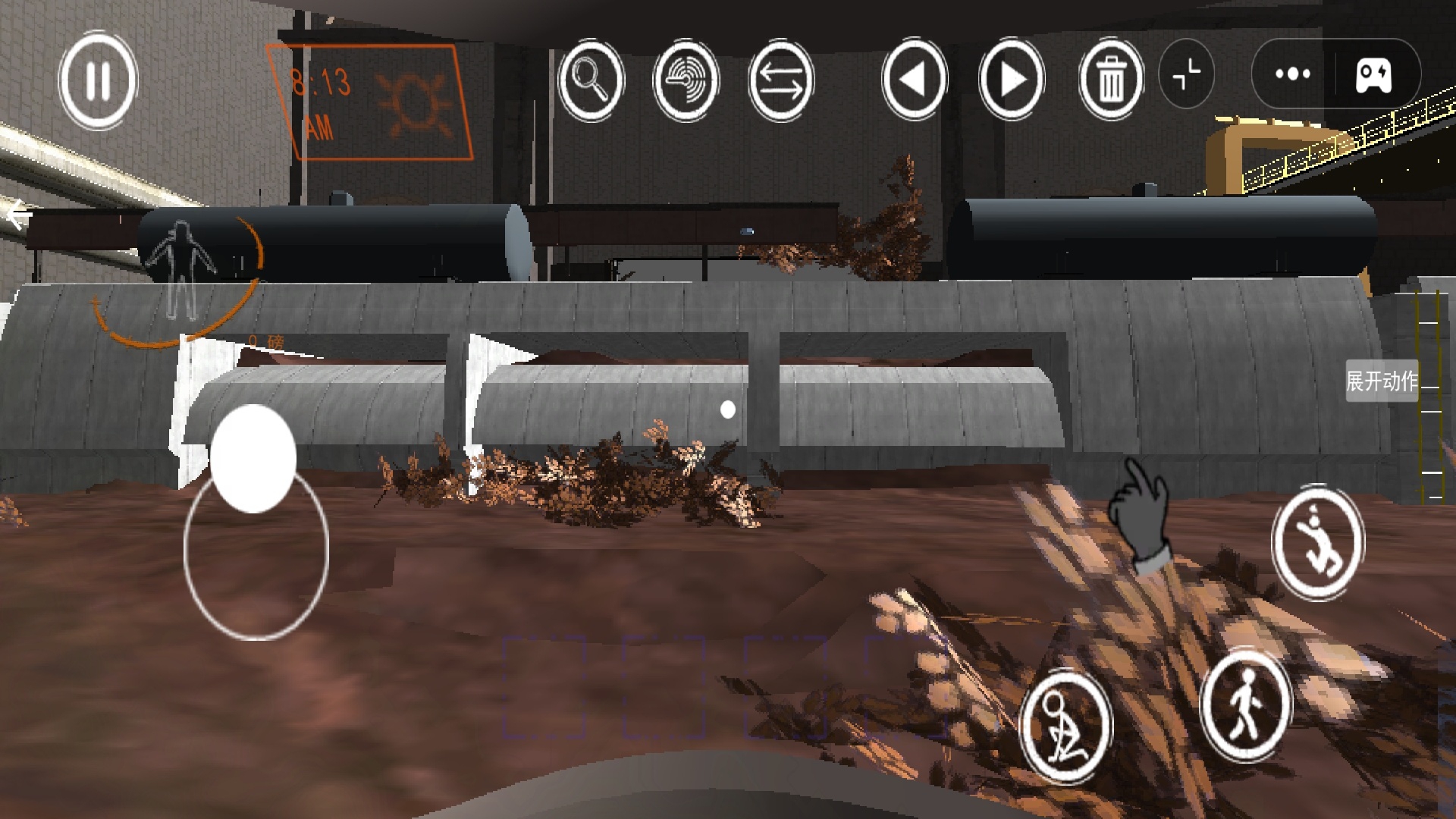This screenshot has height=819, width=1456.
Task: Tap the white virtual joystick knob
Action: coord(253,459)
